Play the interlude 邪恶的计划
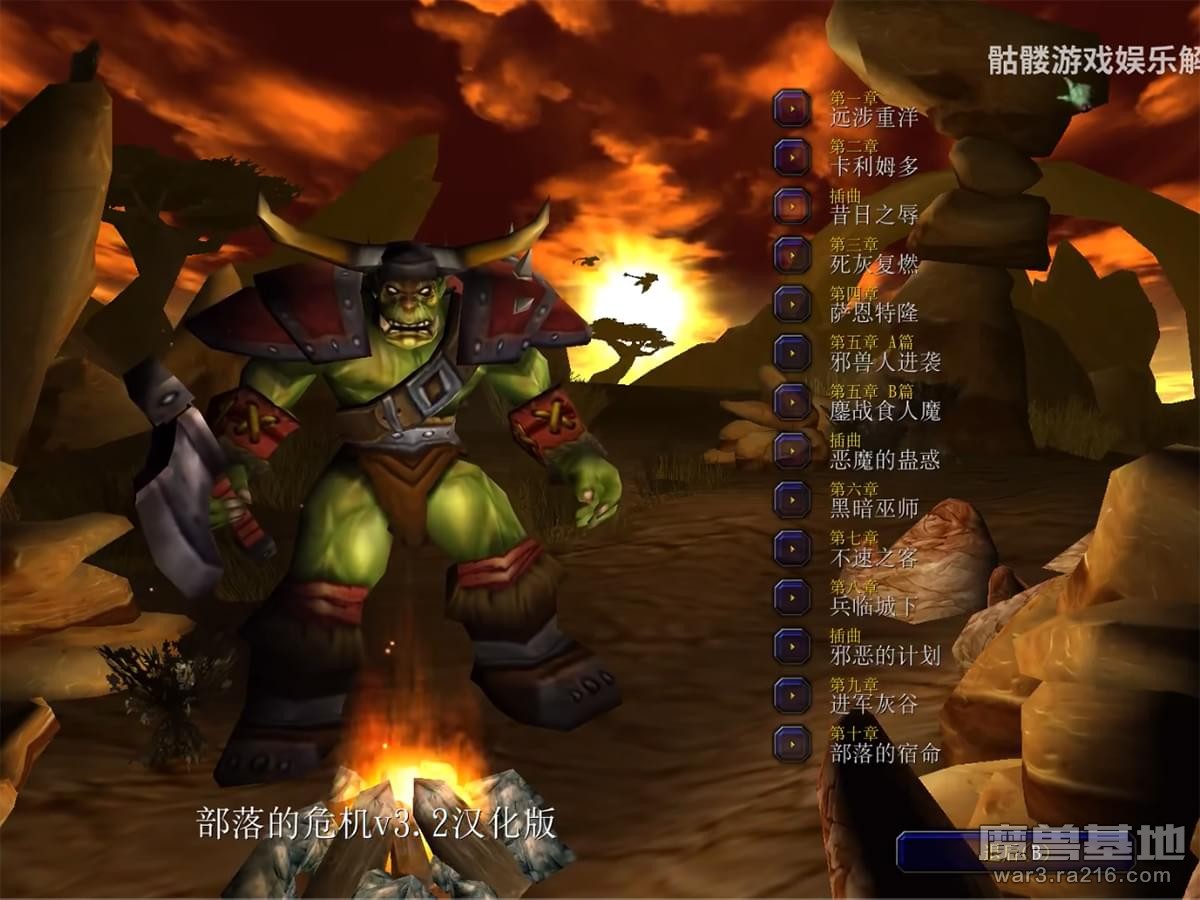 792,647
